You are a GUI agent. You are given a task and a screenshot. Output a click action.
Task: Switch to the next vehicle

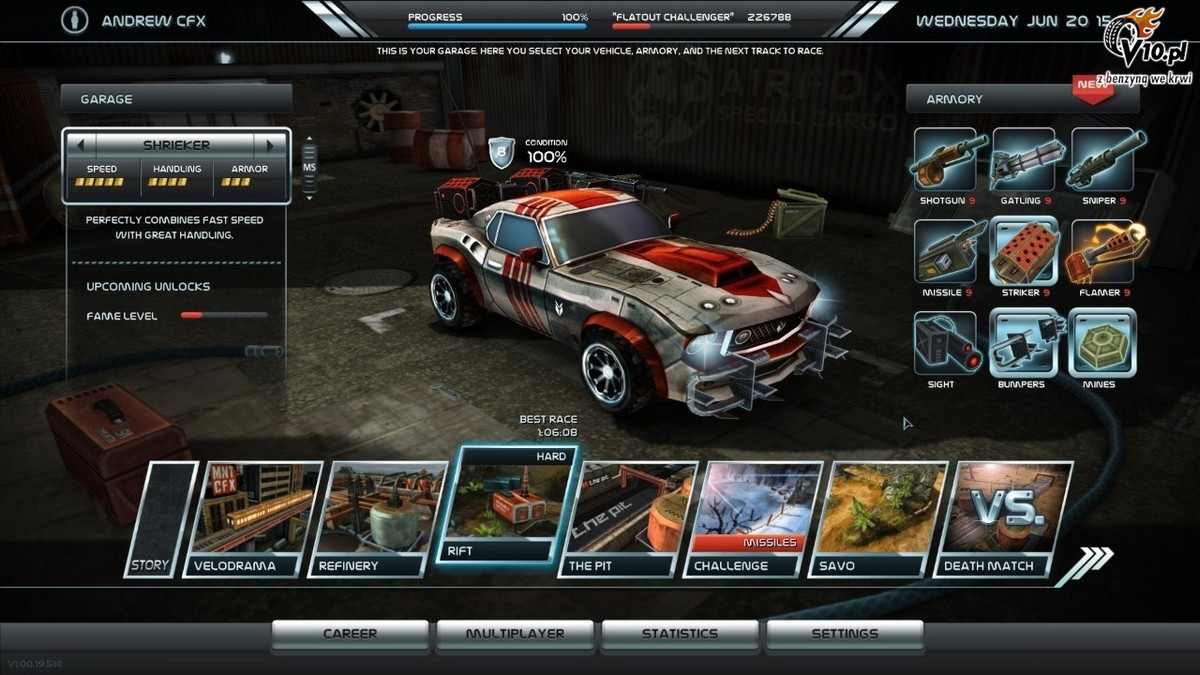tap(270, 145)
